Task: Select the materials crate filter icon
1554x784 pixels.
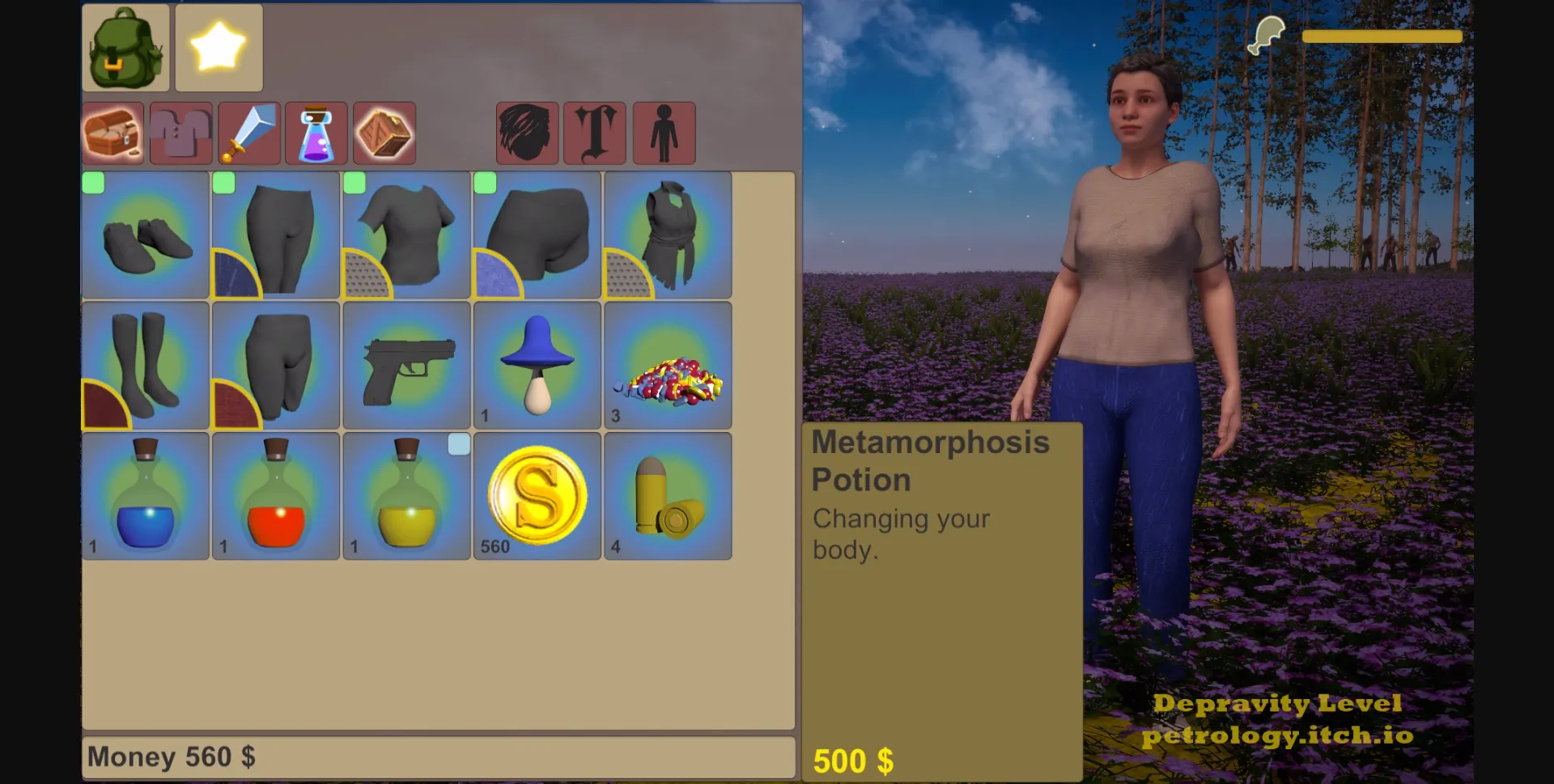Action: pyautogui.click(x=384, y=132)
